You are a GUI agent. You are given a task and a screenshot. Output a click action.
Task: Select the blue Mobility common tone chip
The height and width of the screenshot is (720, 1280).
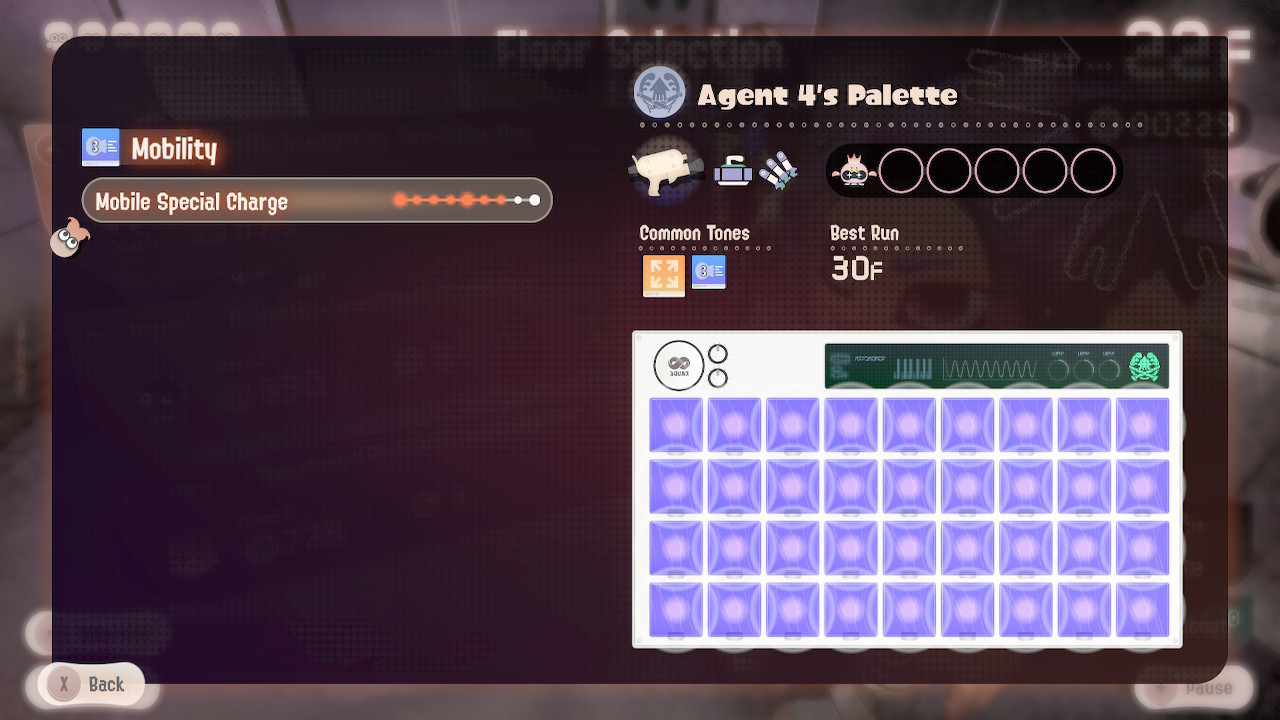709,271
